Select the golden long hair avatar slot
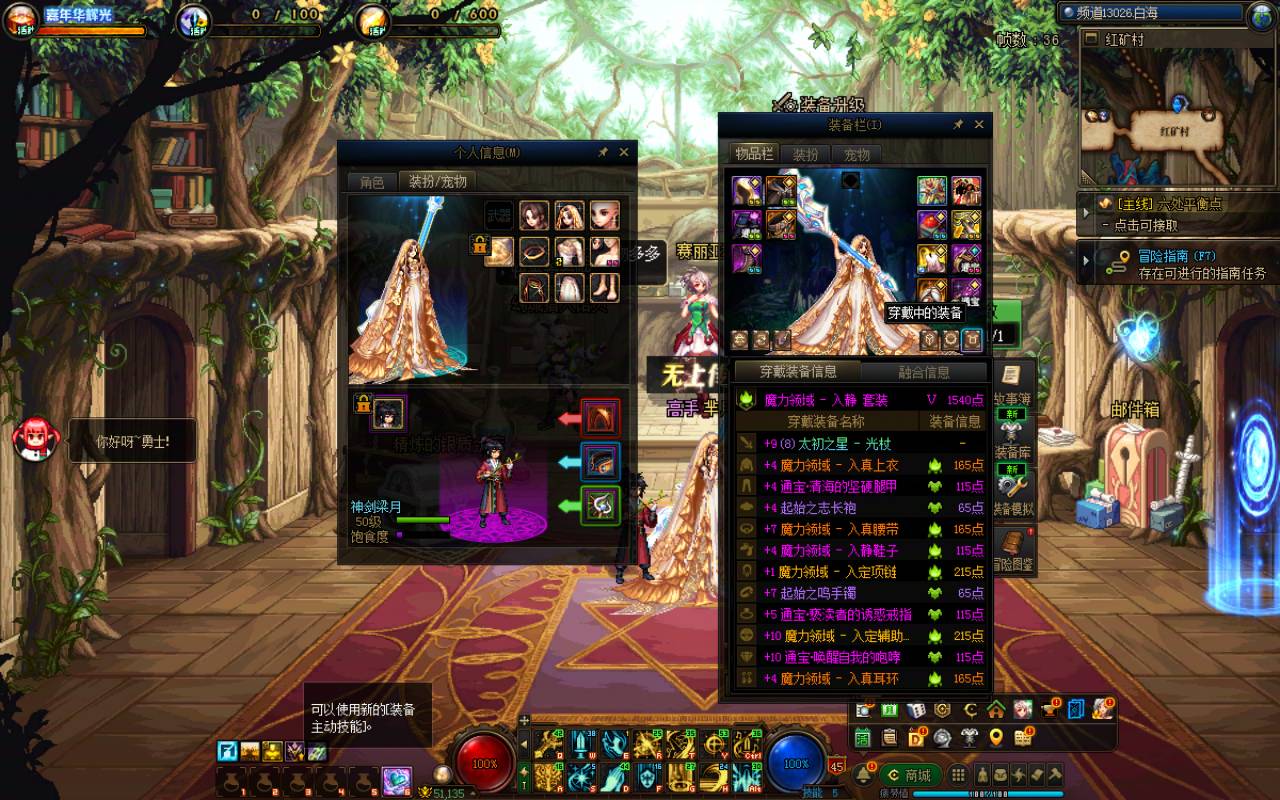 pos(568,215)
